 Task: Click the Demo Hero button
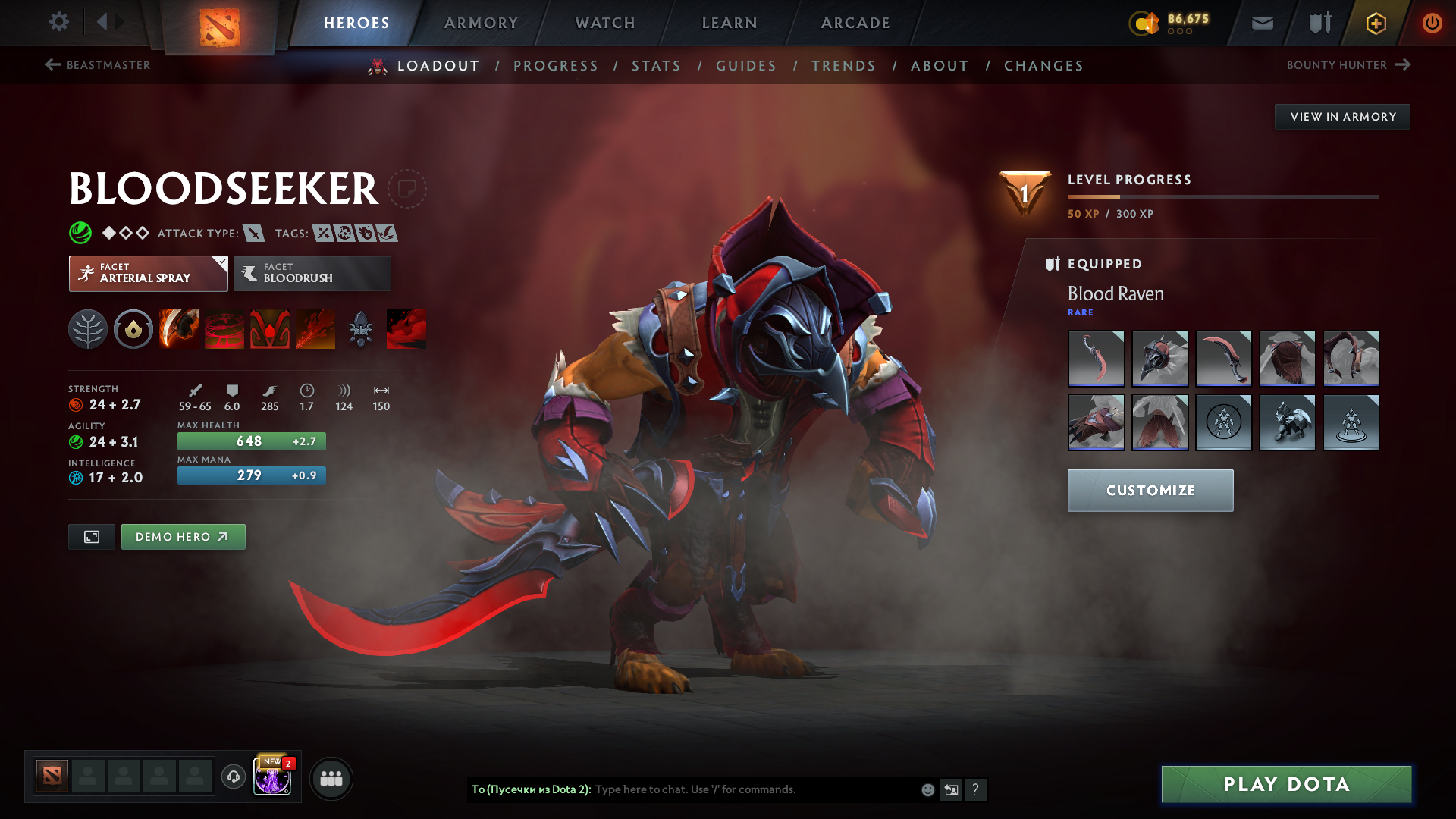pyautogui.click(x=183, y=536)
